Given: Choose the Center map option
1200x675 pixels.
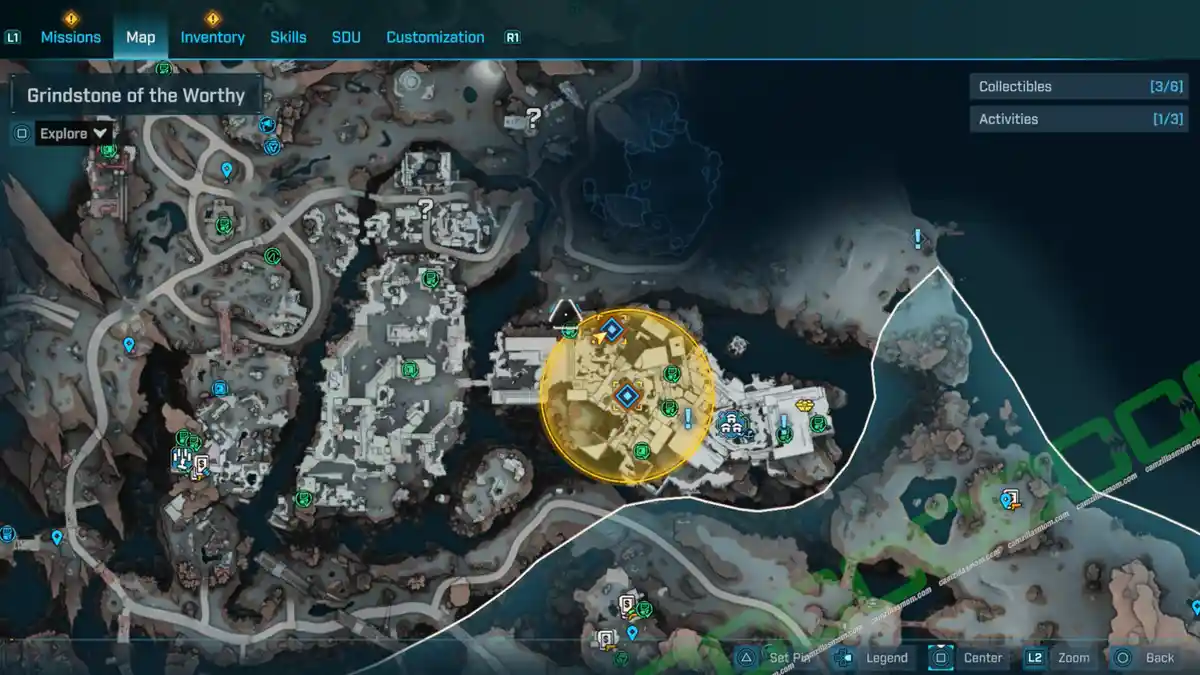Looking at the screenshot, I should 982,658.
